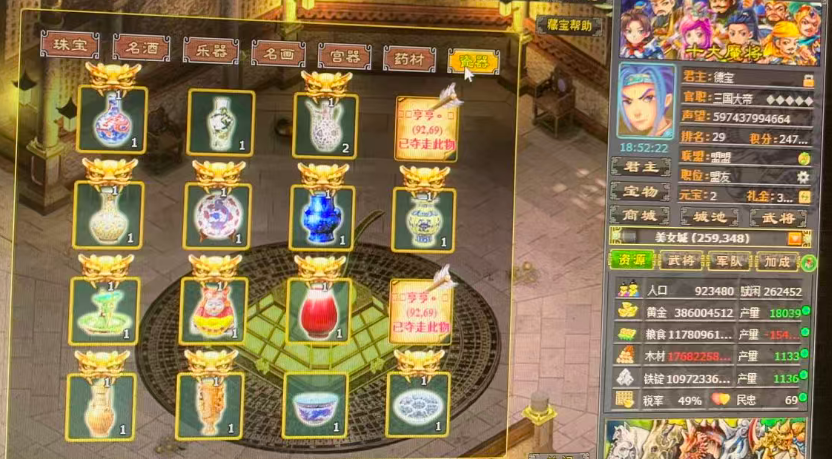Switch to the 加成 bonus tab

(x=776, y=262)
